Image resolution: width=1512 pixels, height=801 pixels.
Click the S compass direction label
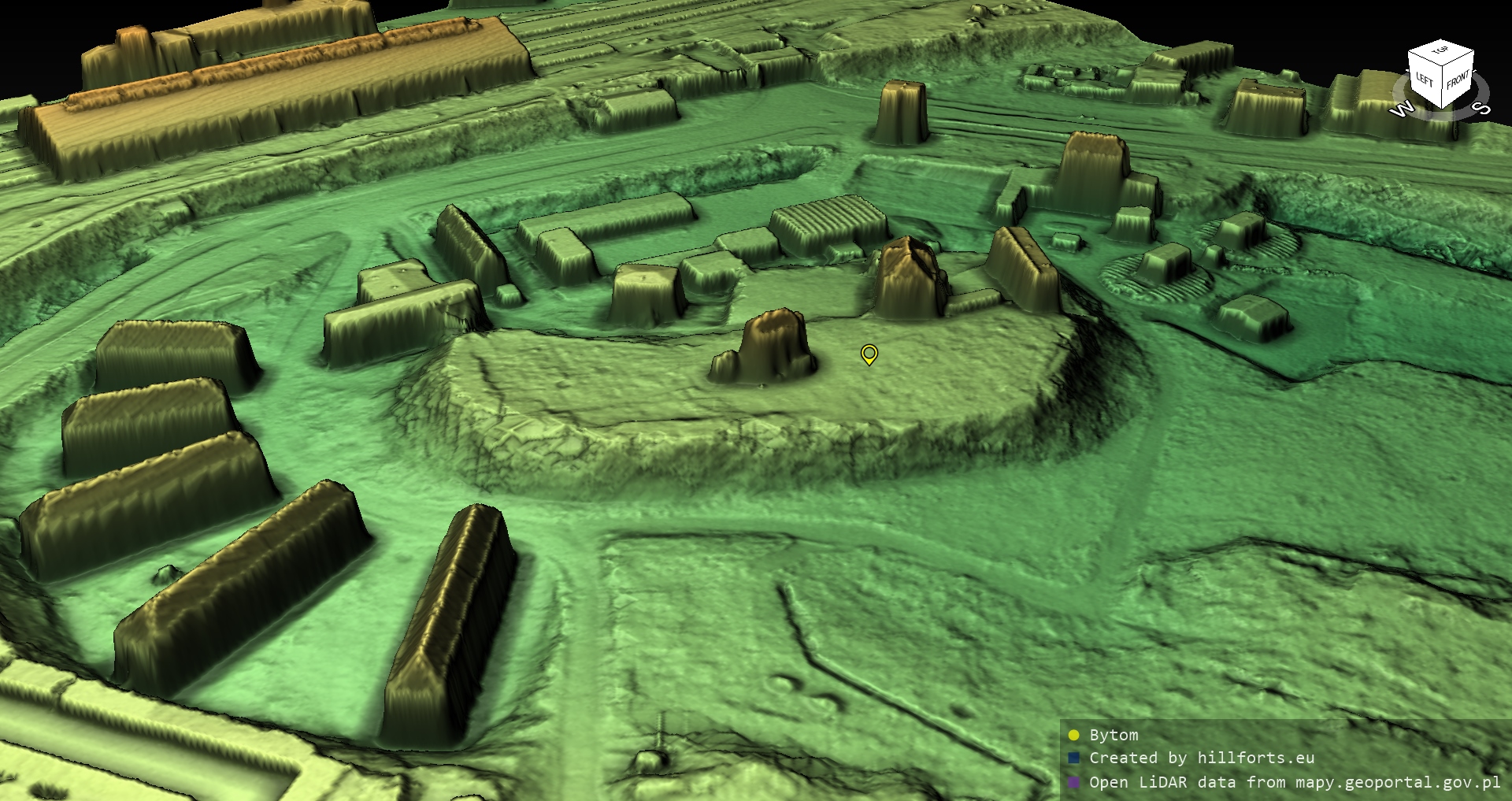[x=1480, y=108]
